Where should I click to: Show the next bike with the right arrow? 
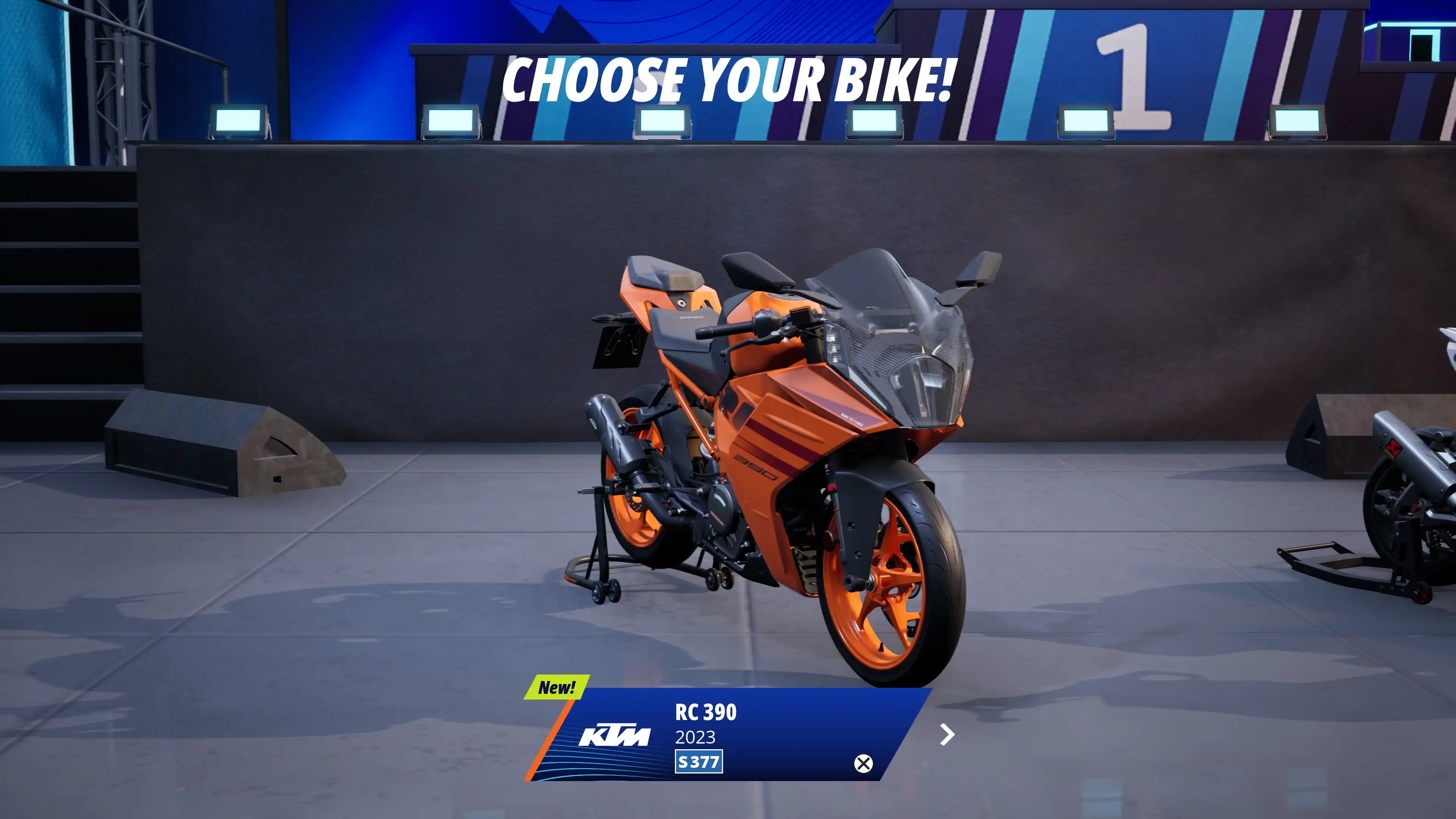coord(947,735)
